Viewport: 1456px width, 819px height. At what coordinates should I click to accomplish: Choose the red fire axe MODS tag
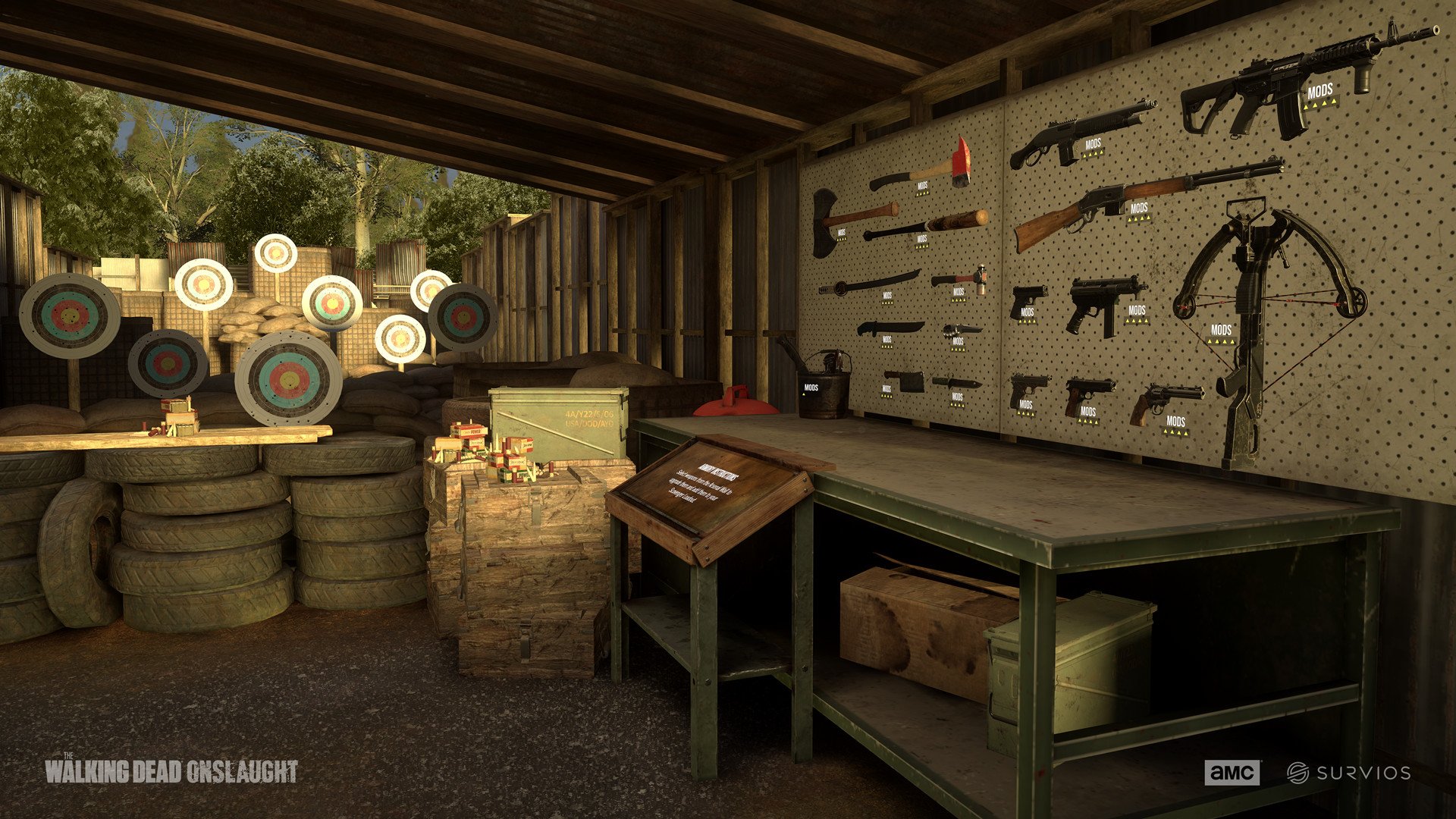pyautogui.click(x=922, y=186)
